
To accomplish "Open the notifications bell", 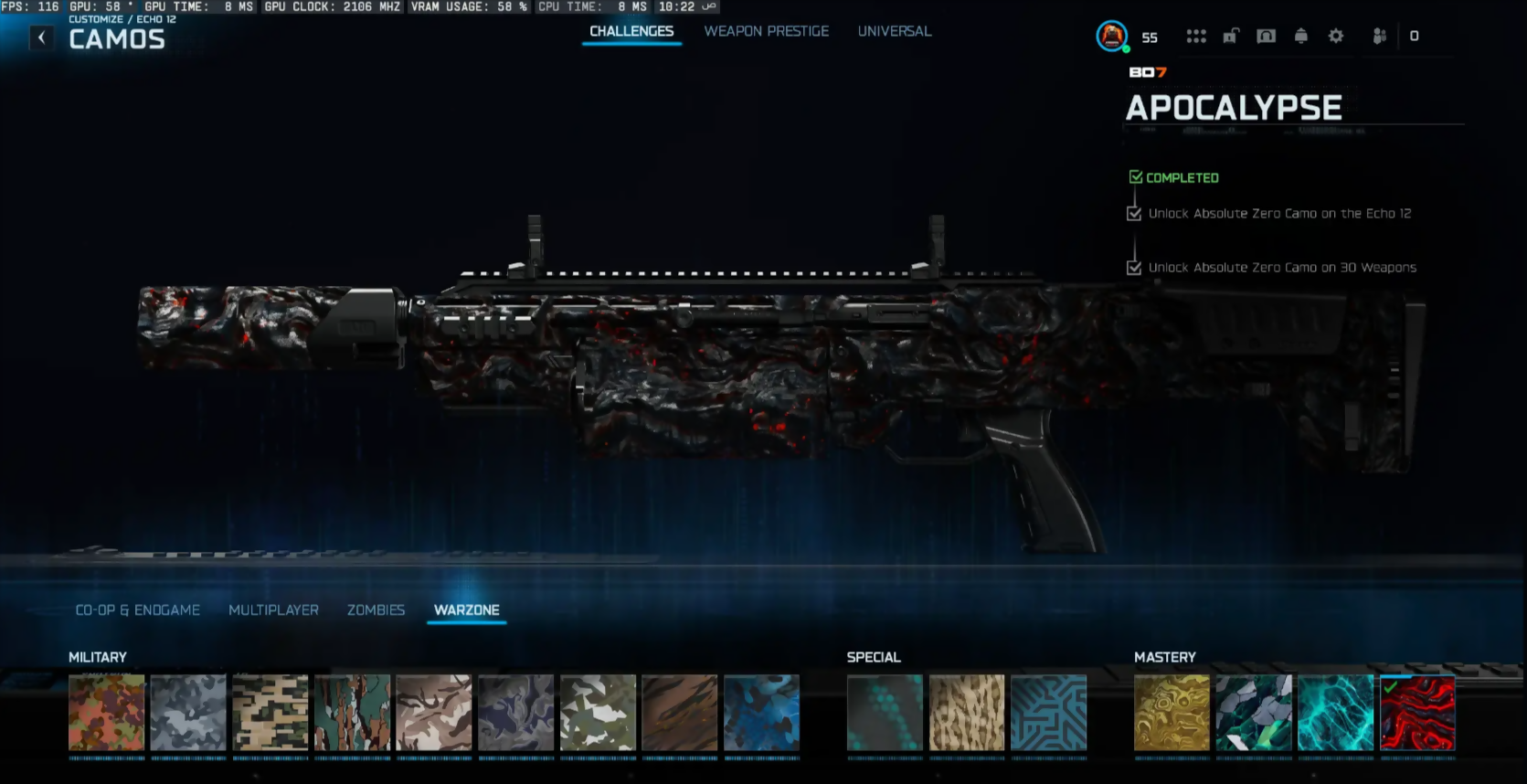I will click(1301, 37).
